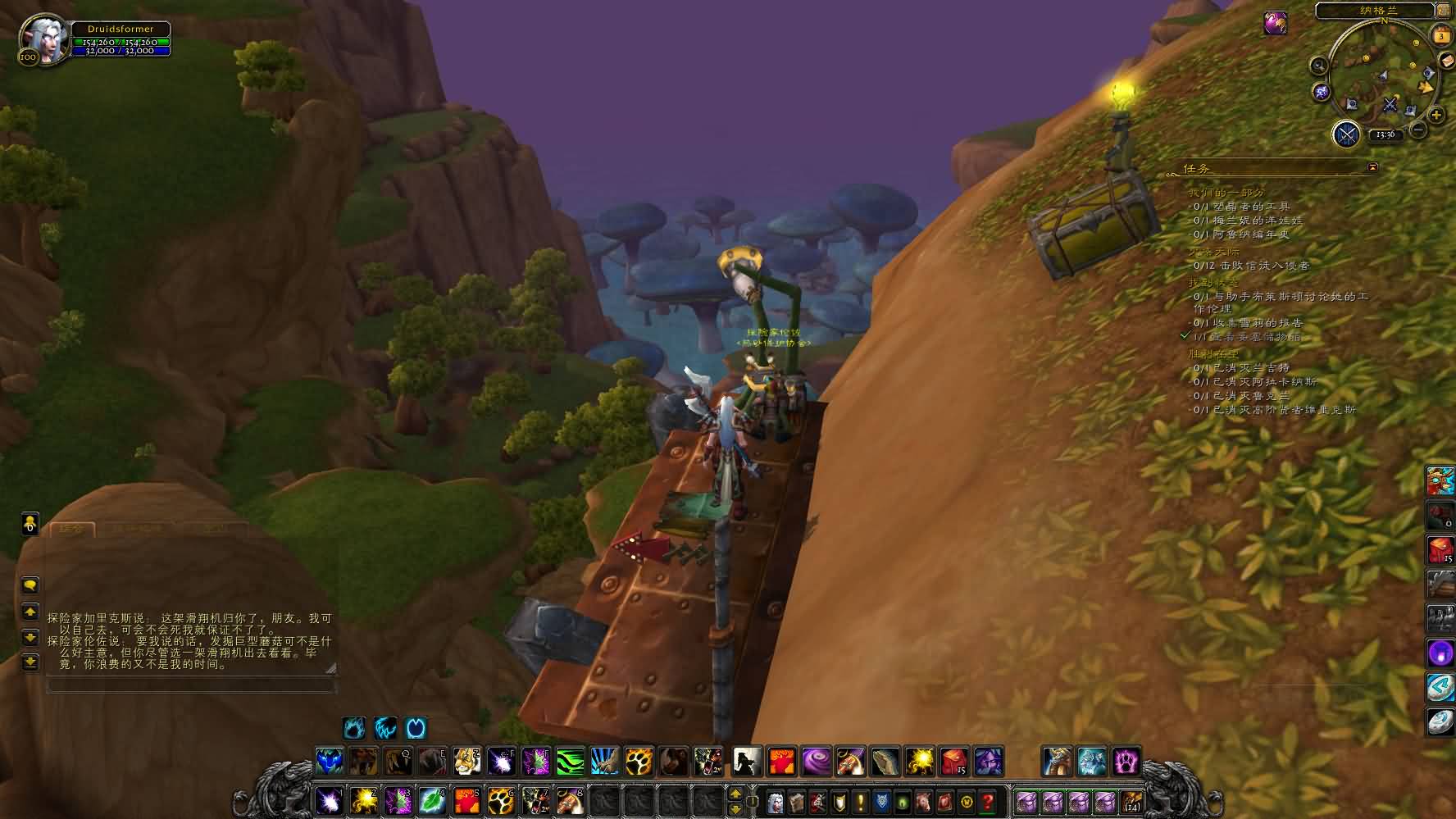This screenshot has height=819, width=1456.
Task: Toggle the minimap tracking magnifier button
Action: [x=1318, y=66]
